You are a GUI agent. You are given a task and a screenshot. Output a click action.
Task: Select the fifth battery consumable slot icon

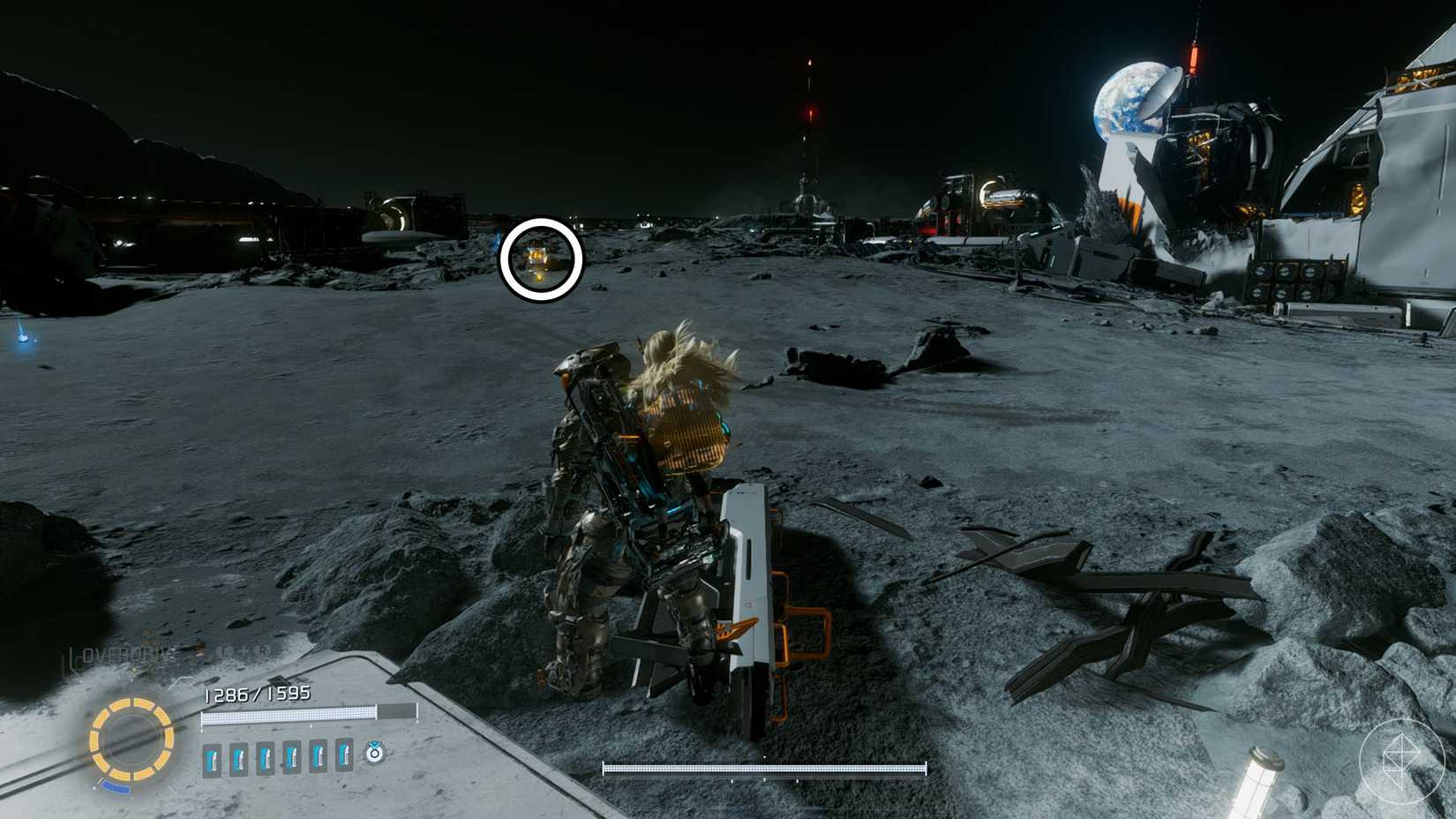pyautogui.click(x=318, y=756)
